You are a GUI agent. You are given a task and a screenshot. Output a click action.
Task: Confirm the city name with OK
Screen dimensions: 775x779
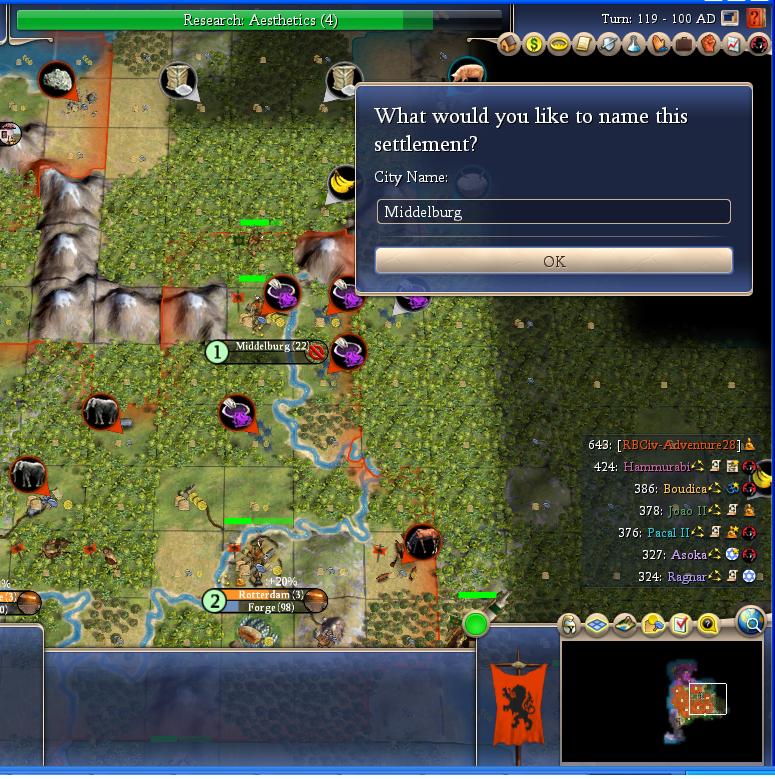(553, 261)
